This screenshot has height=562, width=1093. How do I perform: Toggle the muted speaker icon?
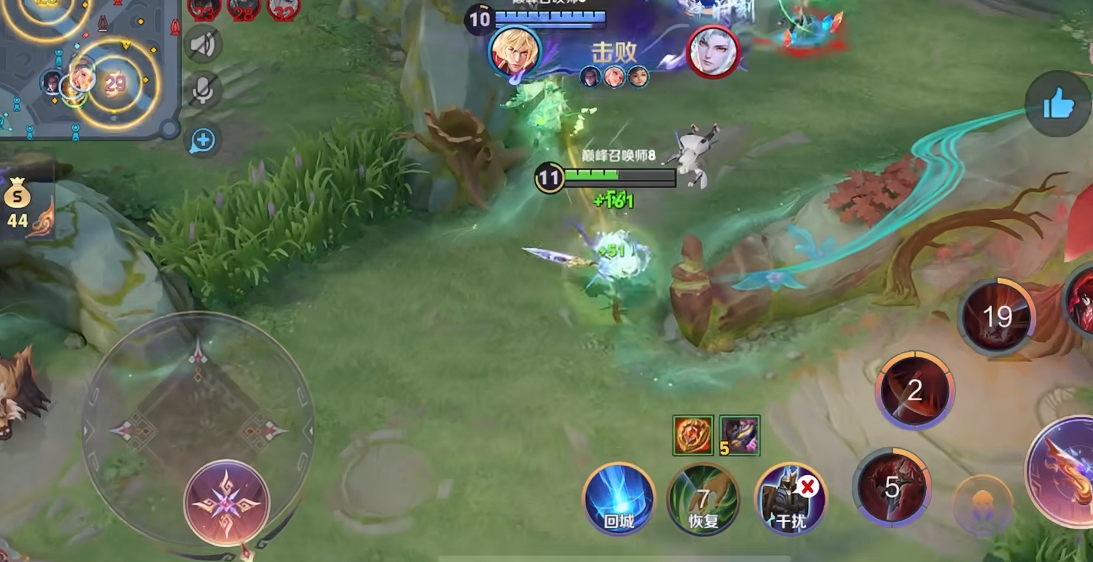[203, 45]
